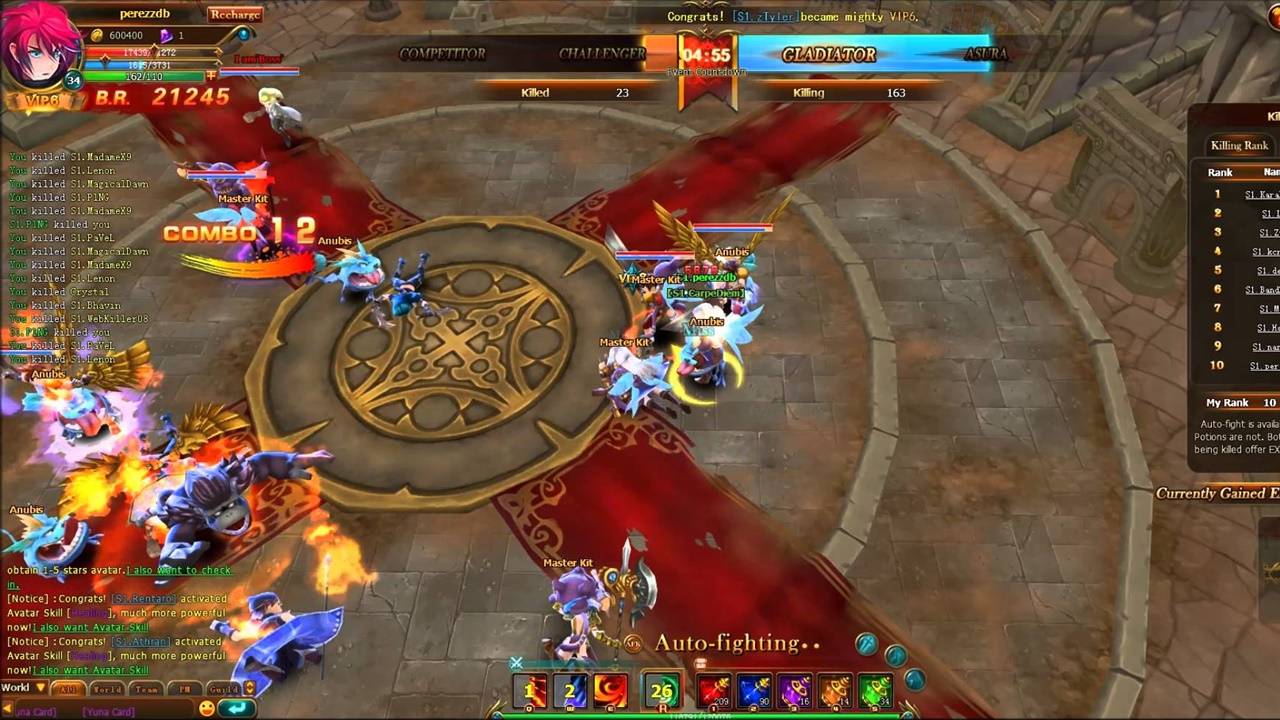Screen dimensions: 1280x720
Task: Send the chat message with enter button
Action: (236, 708)
